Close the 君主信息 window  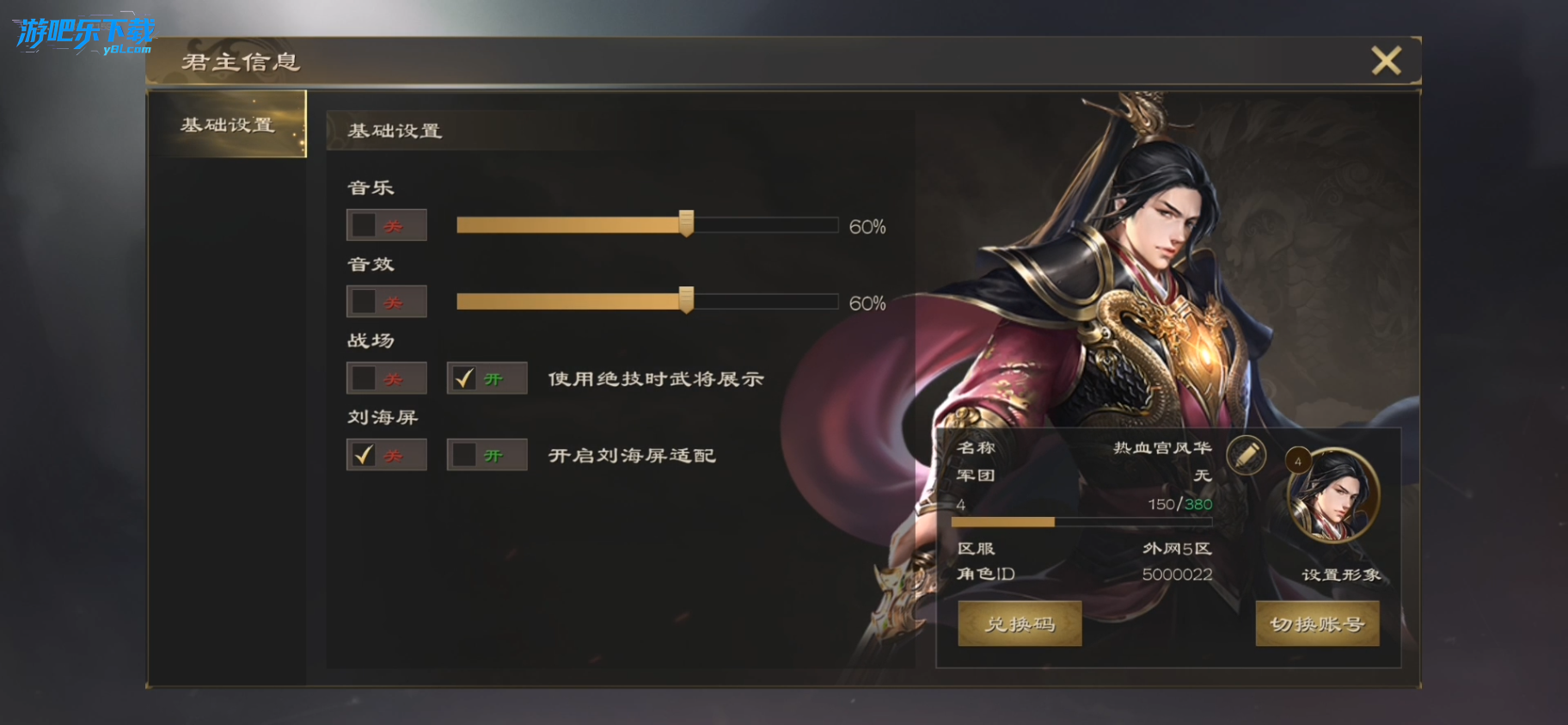pyautogui.click(x=1386, y=61)
